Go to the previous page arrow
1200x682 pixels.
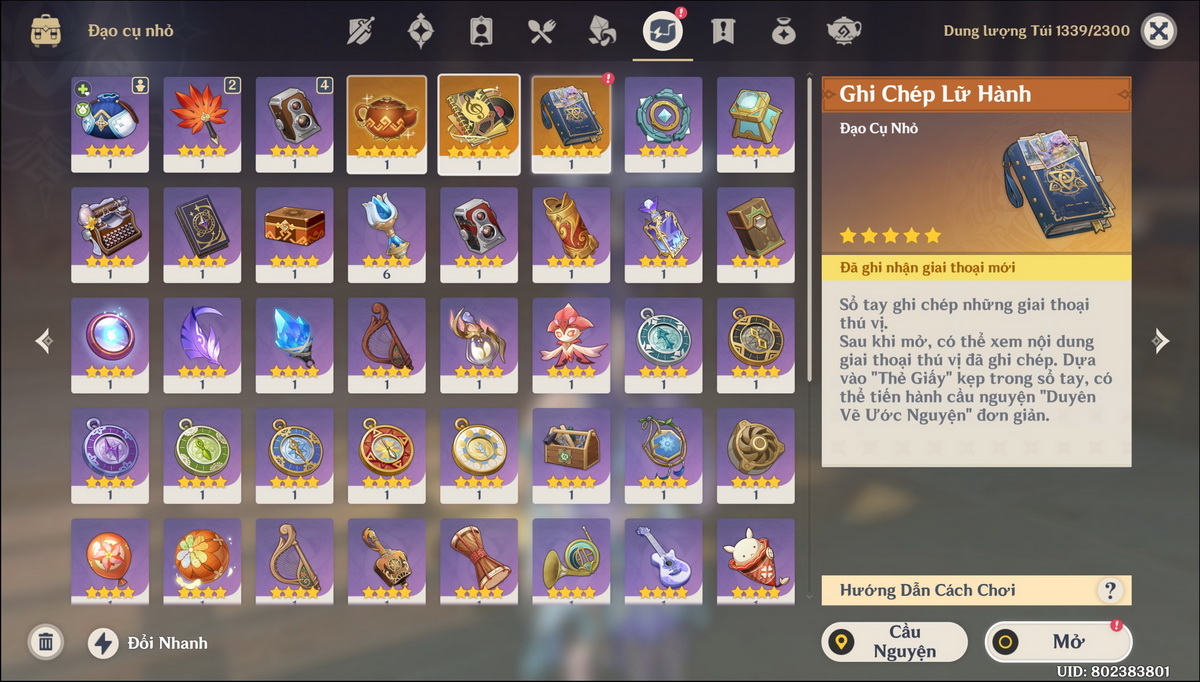tap(44, 342)
